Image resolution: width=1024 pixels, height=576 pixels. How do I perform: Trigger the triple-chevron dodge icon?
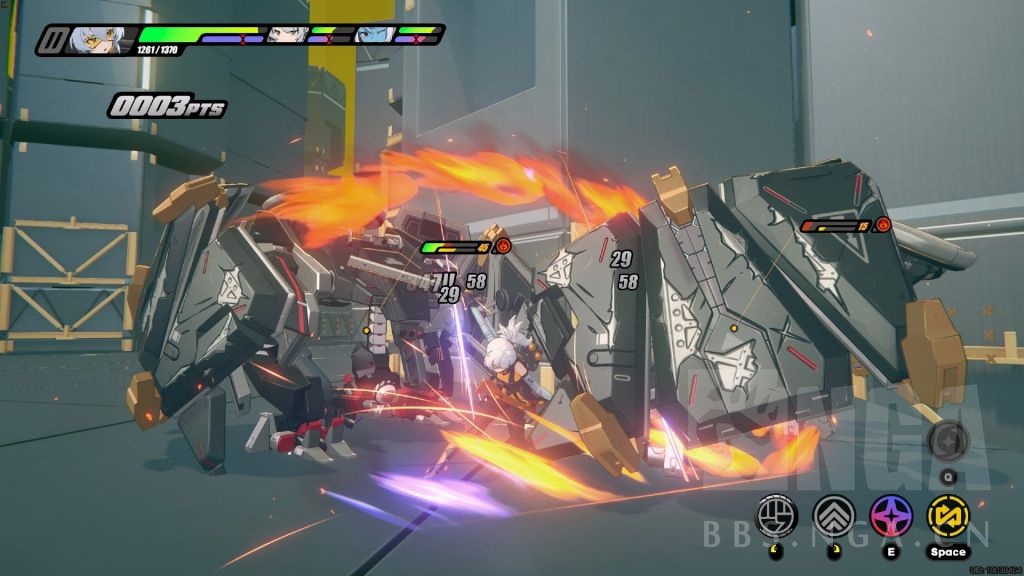[832, 515]
